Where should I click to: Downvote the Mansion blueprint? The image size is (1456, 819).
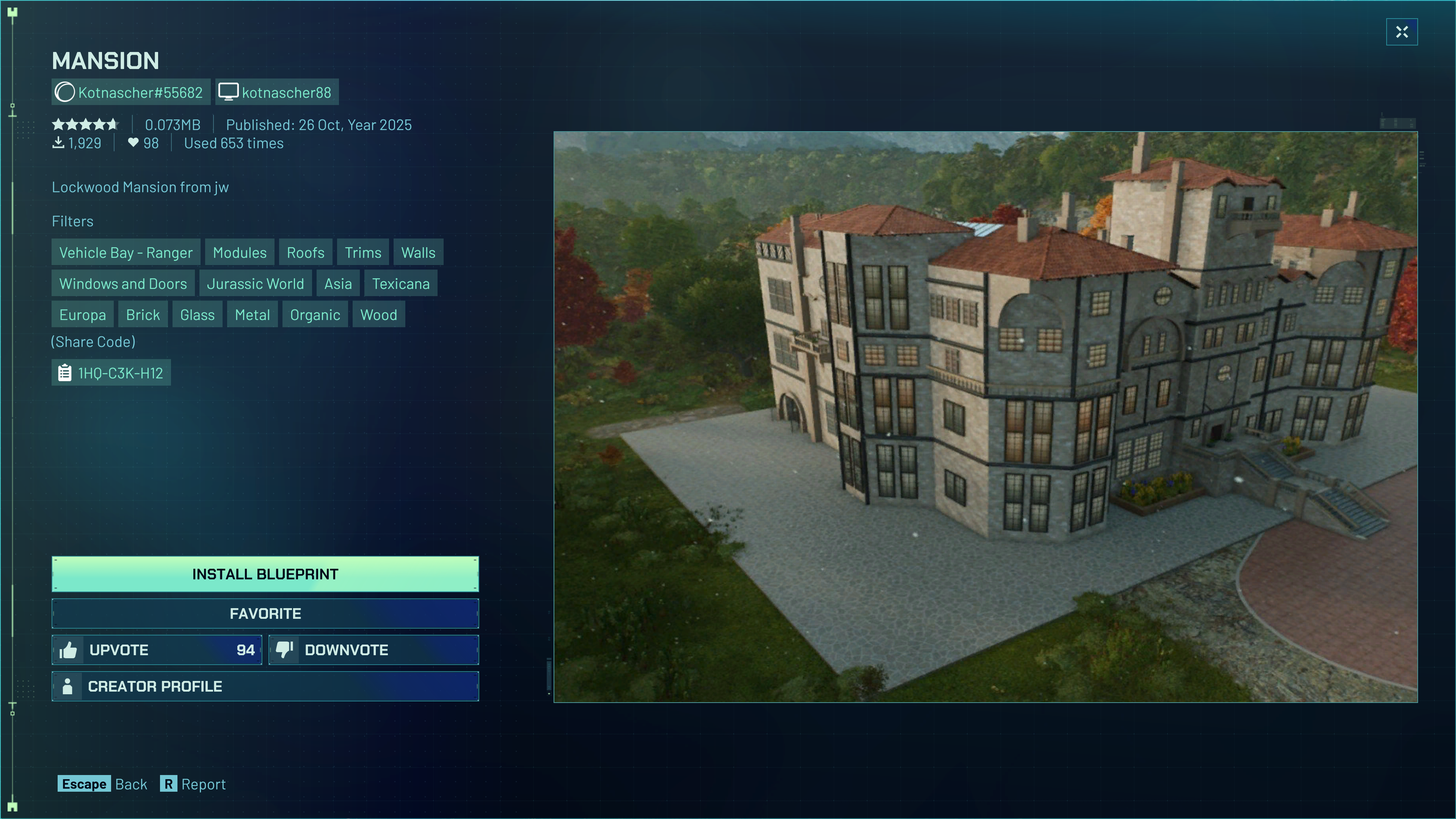373,650
